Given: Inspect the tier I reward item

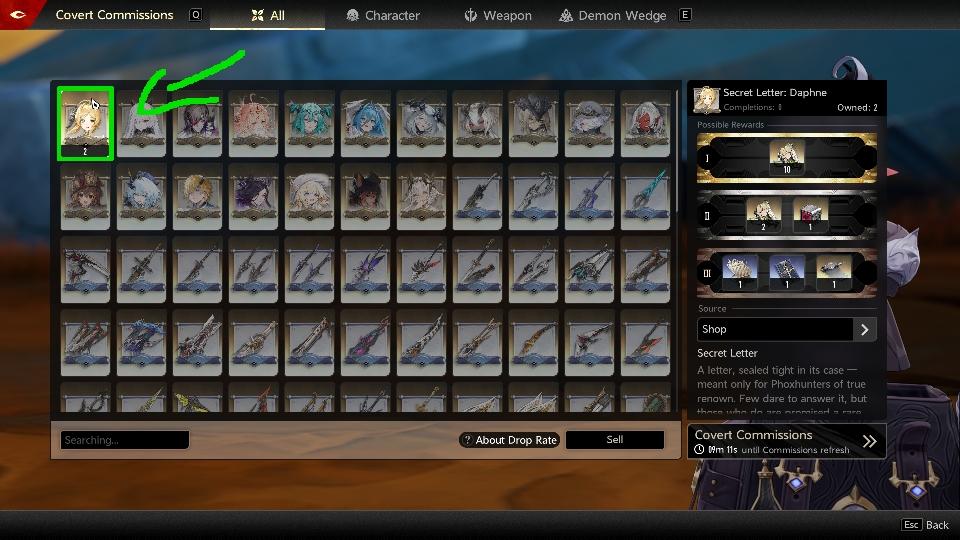Looking at the screenshot, I should tap(786, 157).
